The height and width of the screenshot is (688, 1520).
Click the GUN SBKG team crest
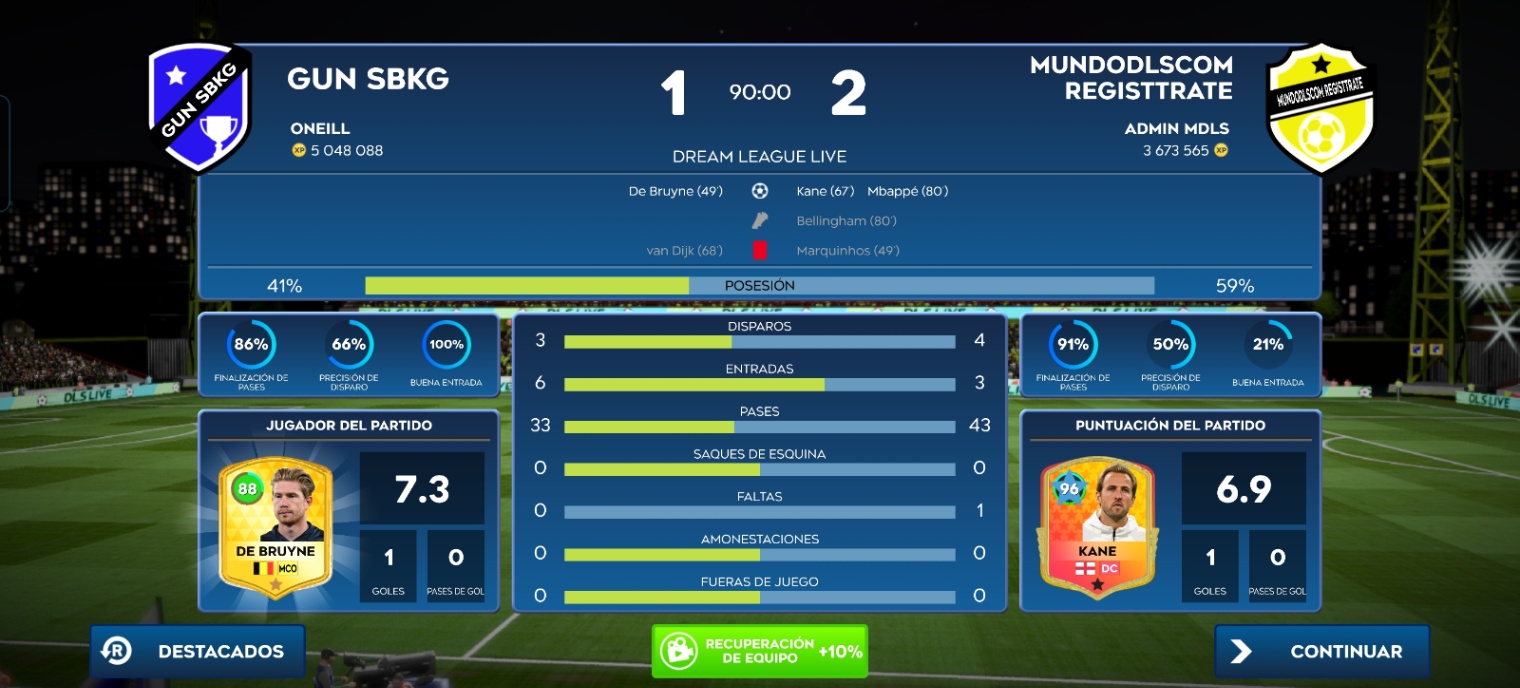200,108
